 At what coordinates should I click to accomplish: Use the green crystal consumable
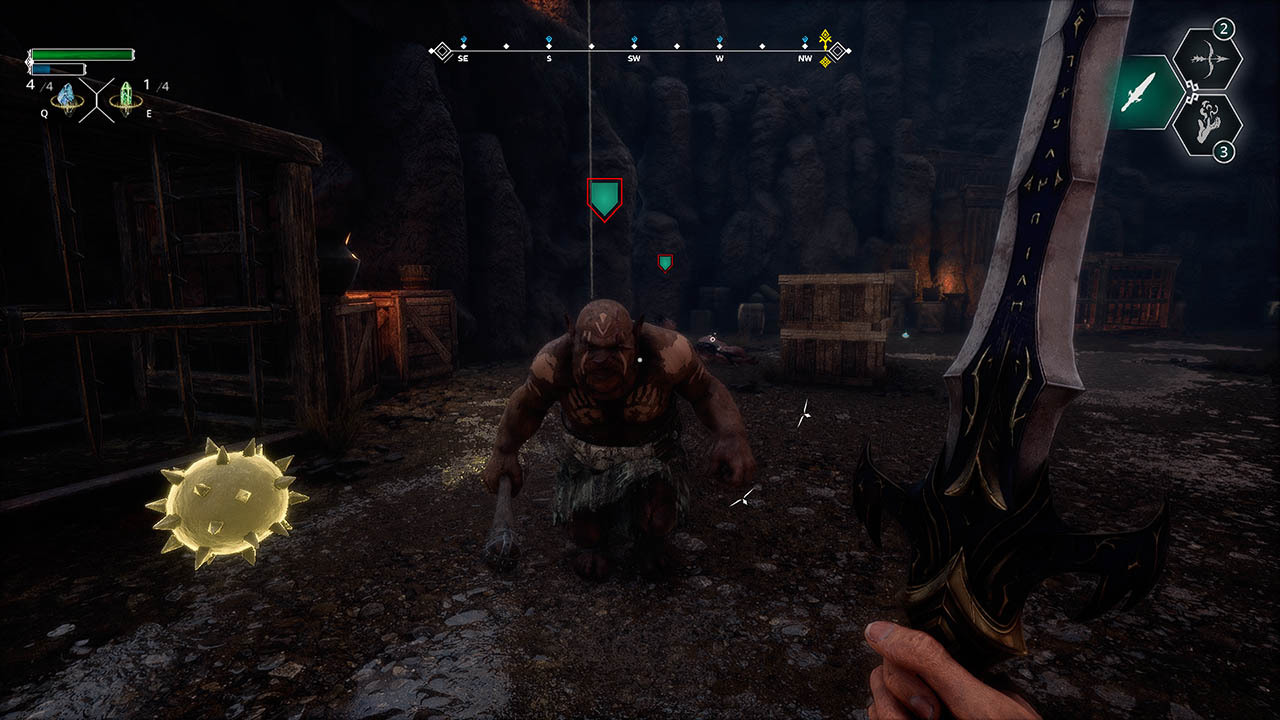[126, 97]
